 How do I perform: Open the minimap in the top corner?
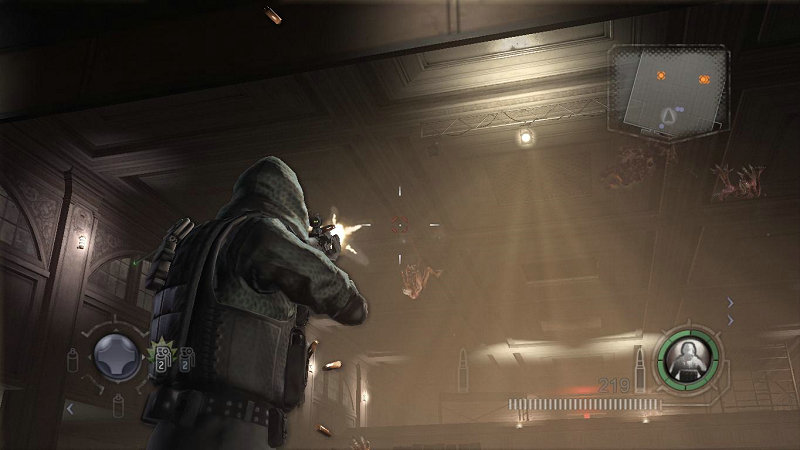[670, 92]
